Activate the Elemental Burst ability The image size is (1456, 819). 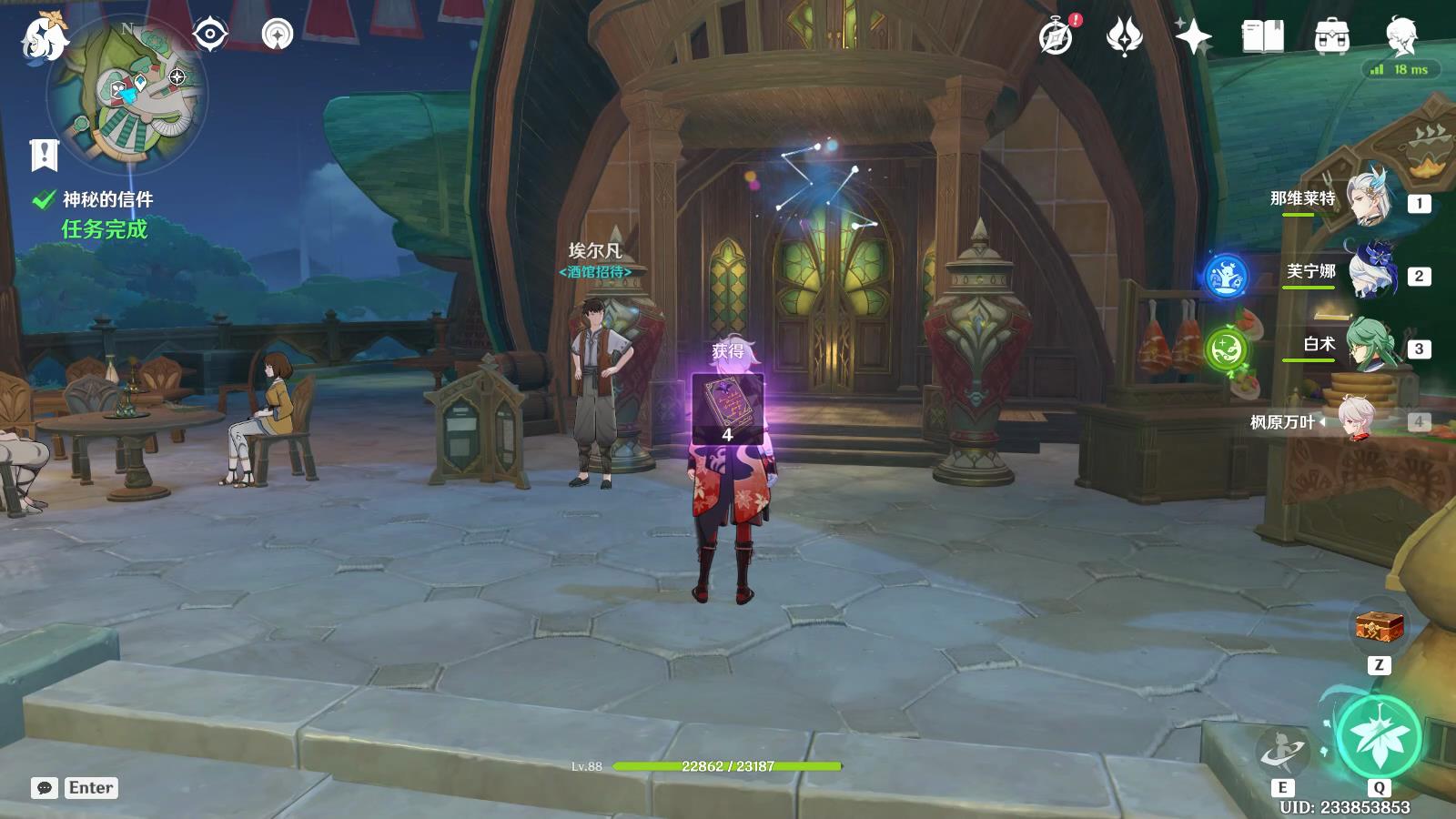(1379, 737)
